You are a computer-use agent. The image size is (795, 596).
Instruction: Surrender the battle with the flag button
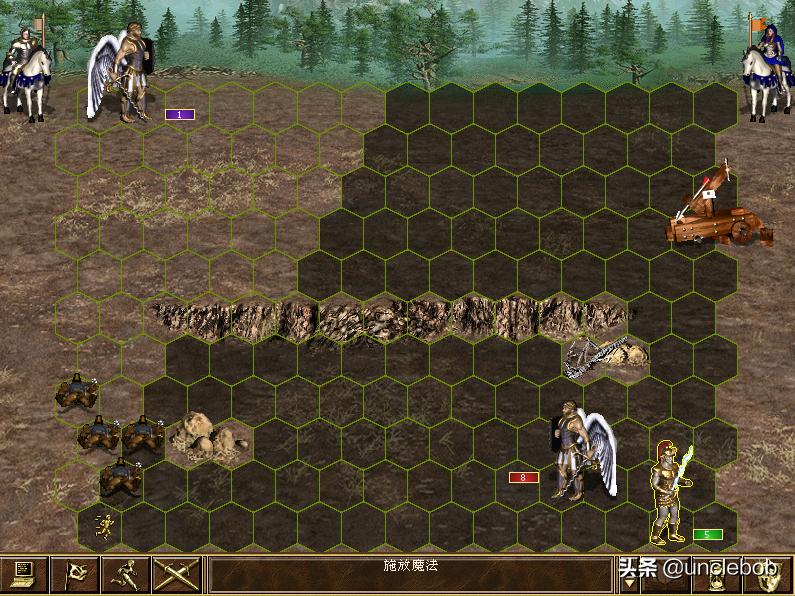(x=75, y=574)
